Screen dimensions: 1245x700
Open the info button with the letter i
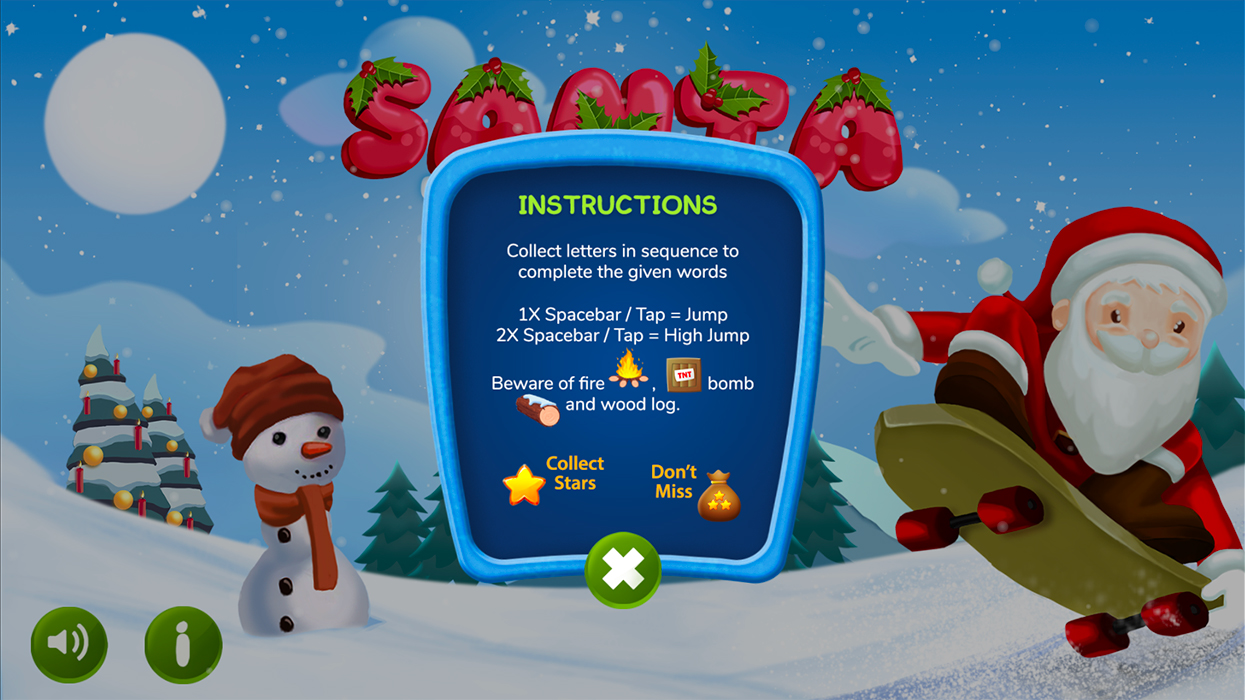[x=183, y=645]
